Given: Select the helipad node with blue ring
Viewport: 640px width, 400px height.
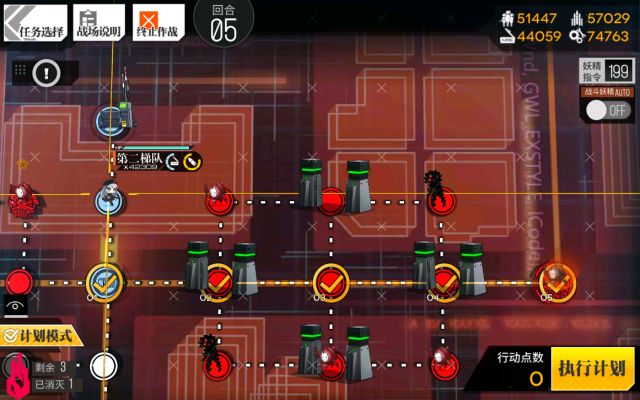Looking at the screenshot, I should [x=111, y=122].
